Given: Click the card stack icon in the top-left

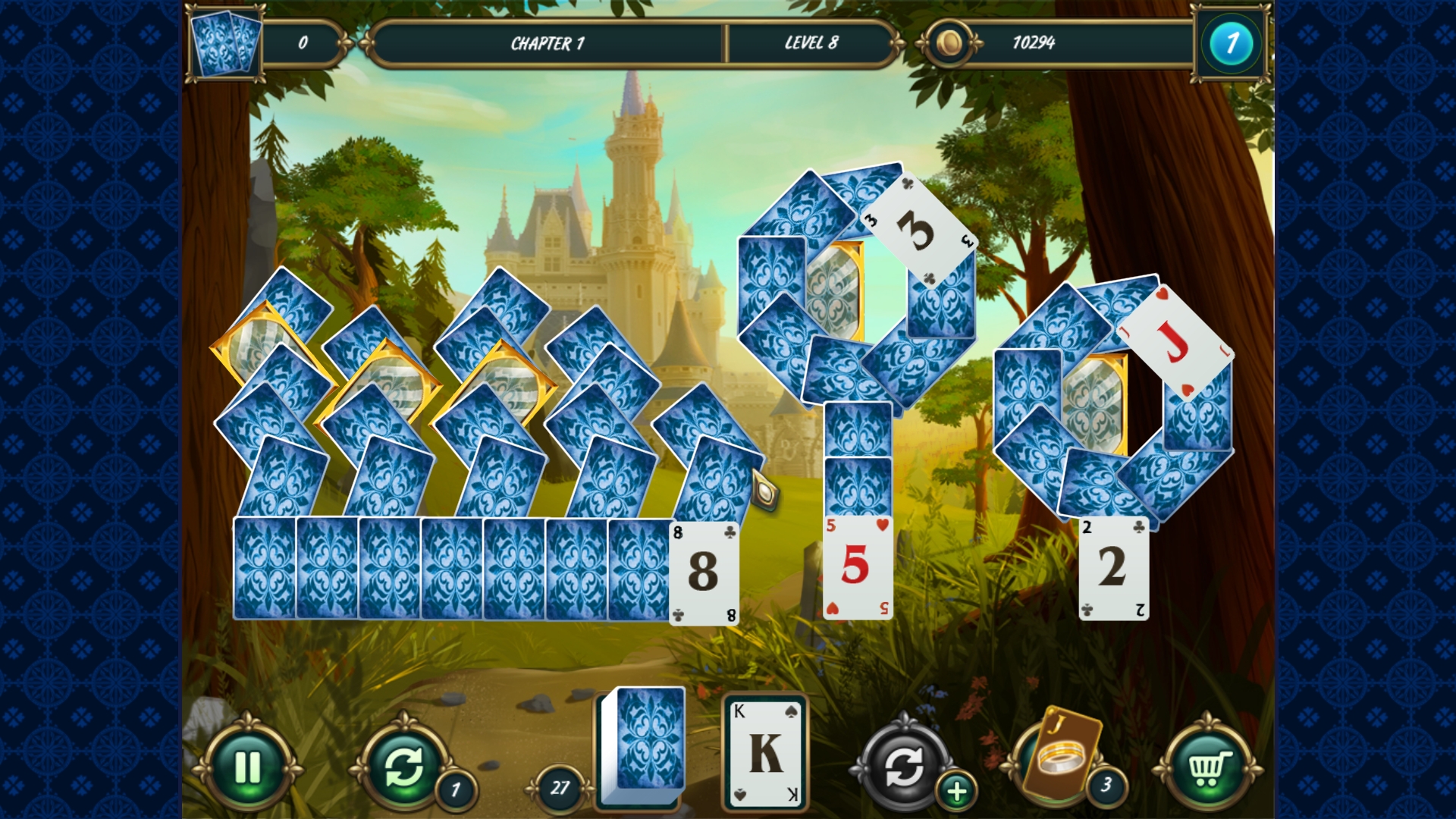Looking at the screenshot, I should 225,43.
